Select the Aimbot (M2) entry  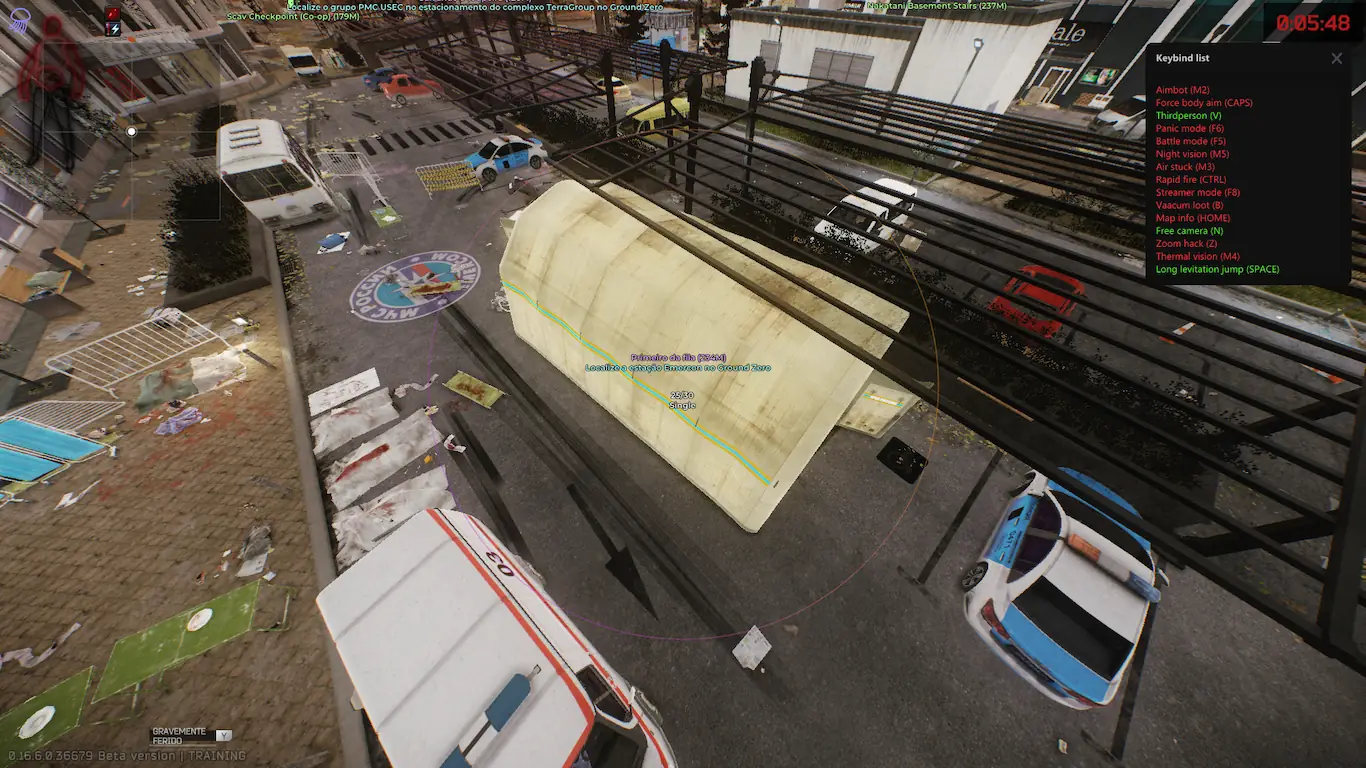click(1182, 90)
